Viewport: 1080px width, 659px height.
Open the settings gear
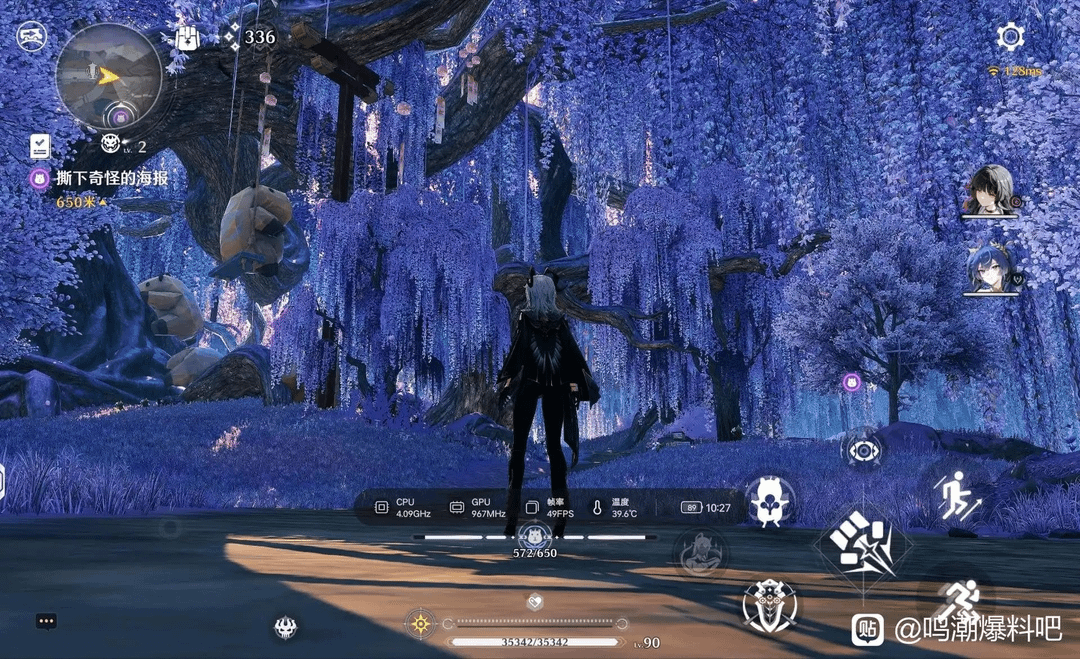coord(1010,37)
